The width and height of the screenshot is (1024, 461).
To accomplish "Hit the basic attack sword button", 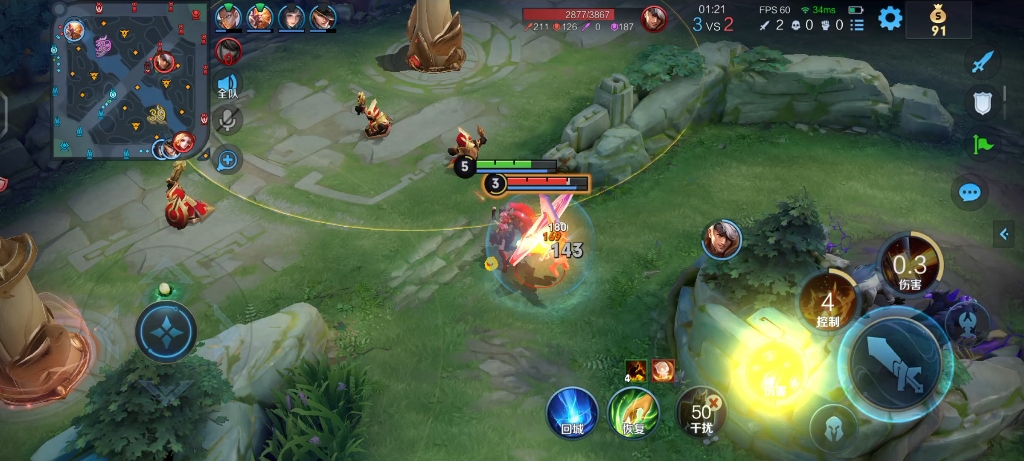I will coord(894,360).
